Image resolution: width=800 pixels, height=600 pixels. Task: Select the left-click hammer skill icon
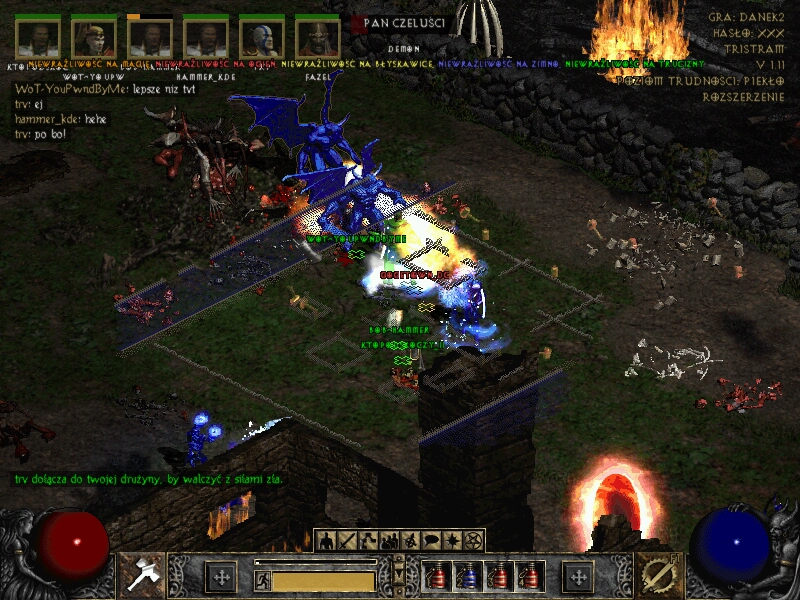pos(141,576)
